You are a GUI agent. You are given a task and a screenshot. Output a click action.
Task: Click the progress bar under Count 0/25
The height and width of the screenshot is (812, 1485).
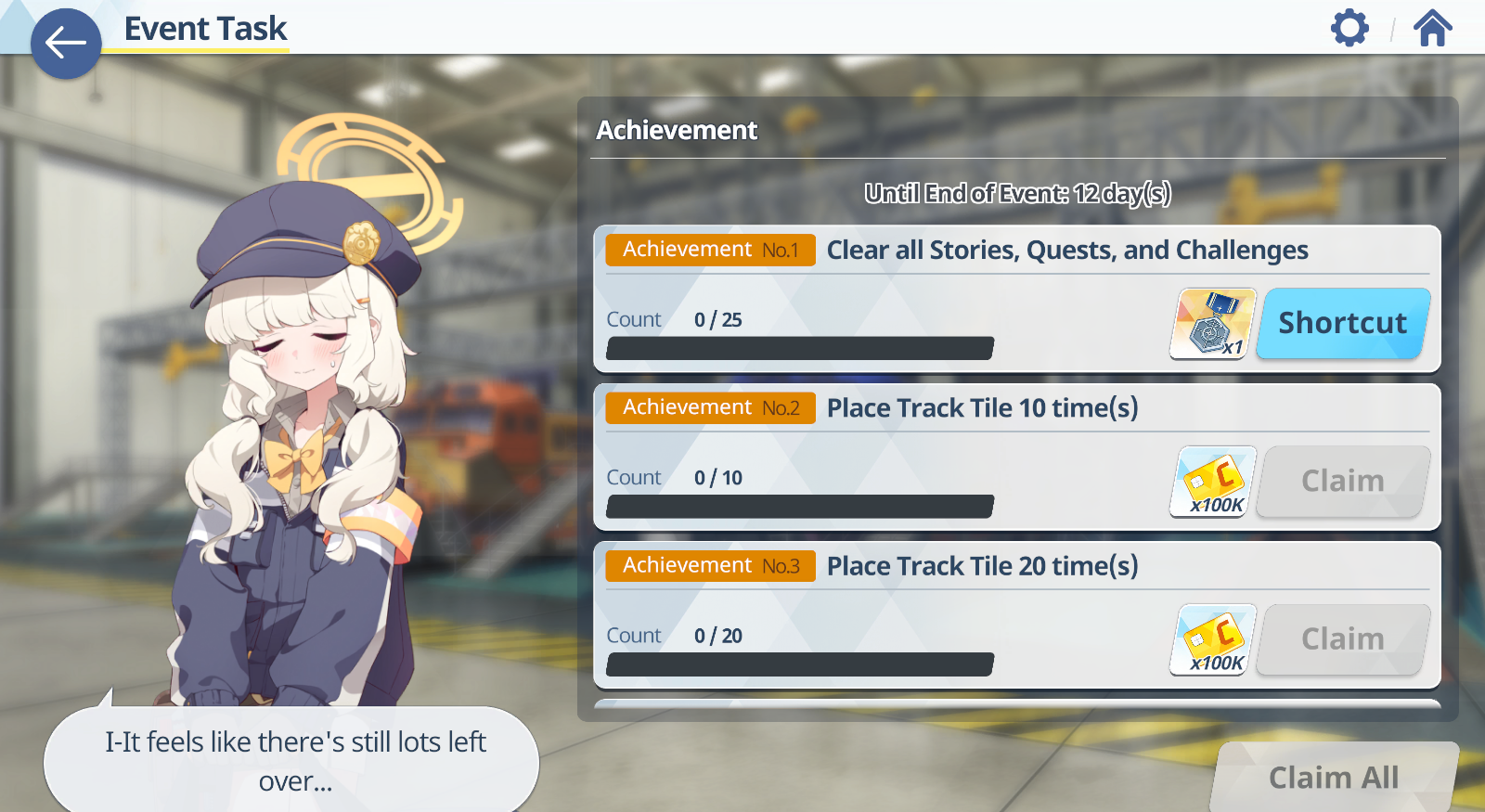[x=798, y=347]
